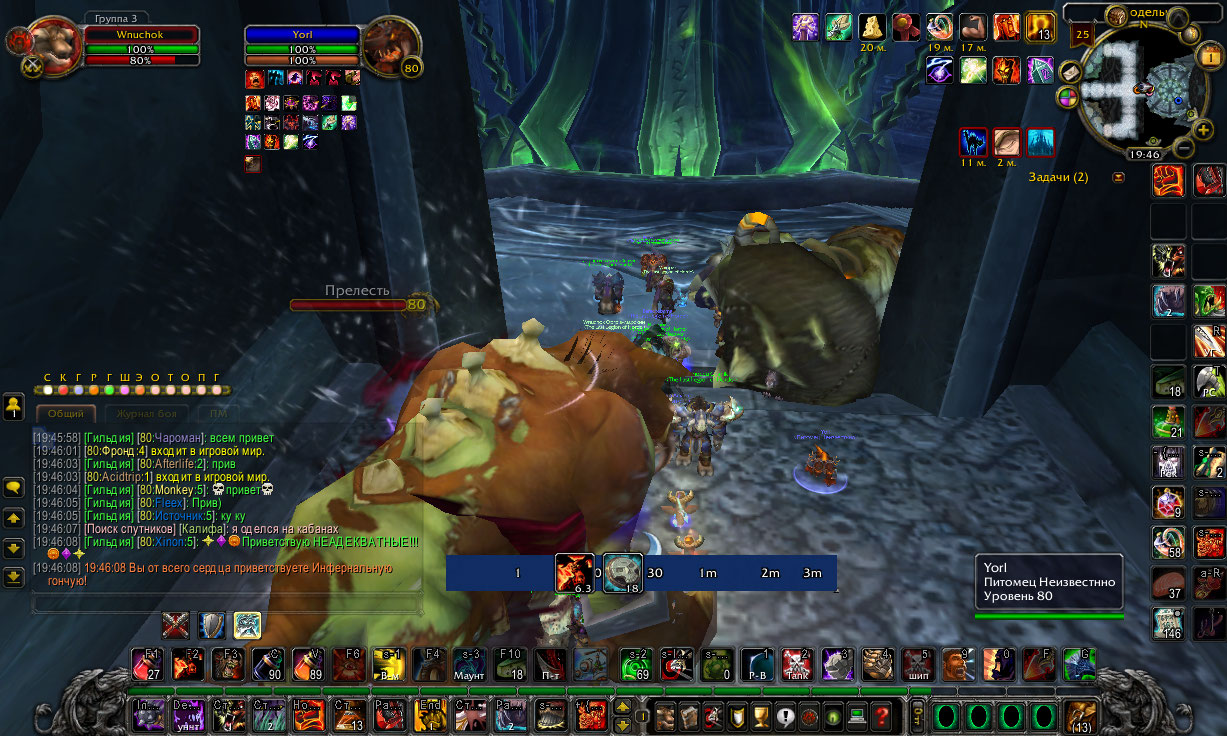Switch to the Общий chat tab
This screenshot has height=736, width=1227.
(66, 413)
